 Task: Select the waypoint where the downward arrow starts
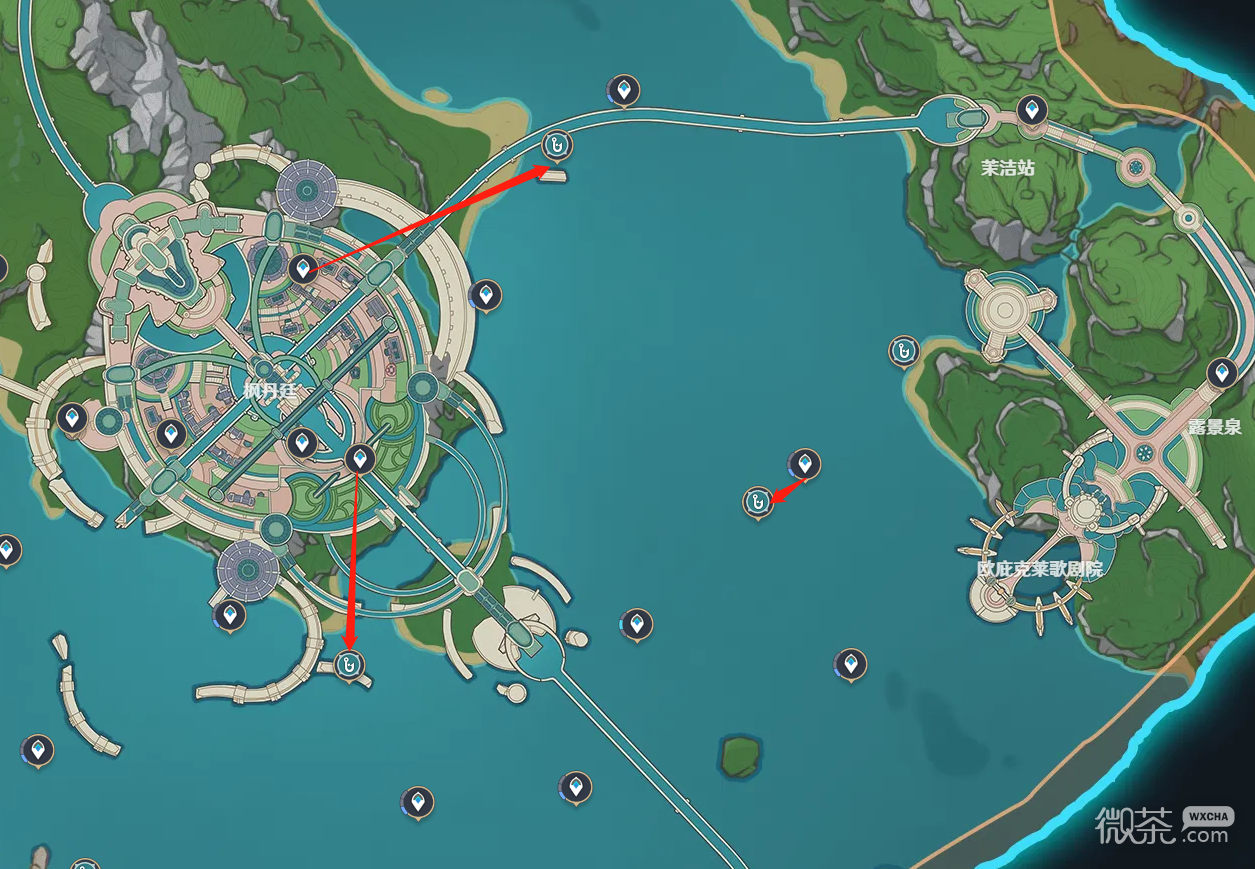point(360,459)
